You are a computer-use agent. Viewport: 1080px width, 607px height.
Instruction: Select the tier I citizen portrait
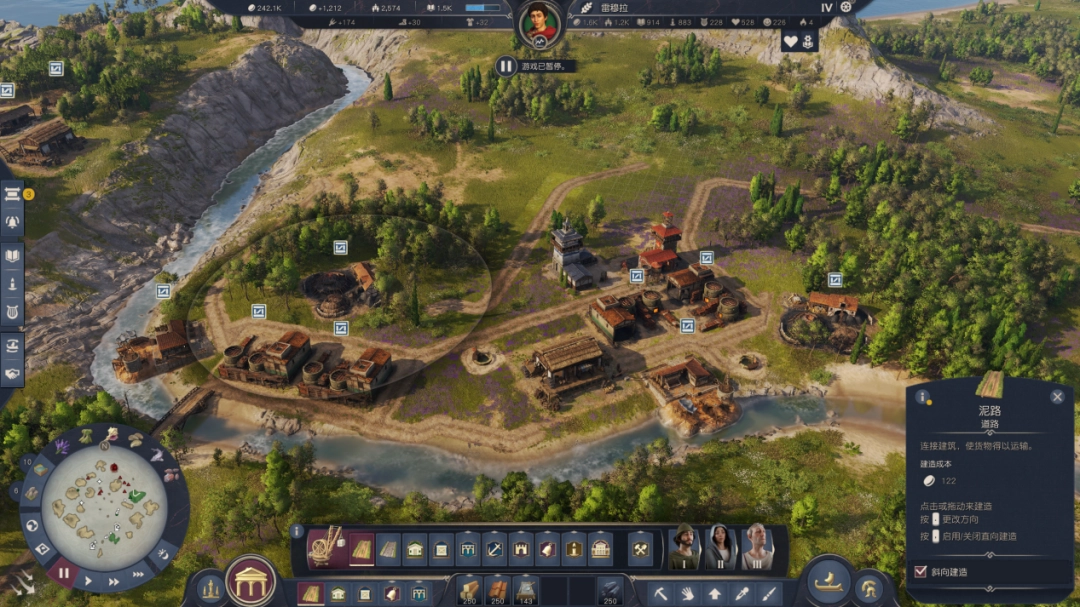tap(685, 546)
